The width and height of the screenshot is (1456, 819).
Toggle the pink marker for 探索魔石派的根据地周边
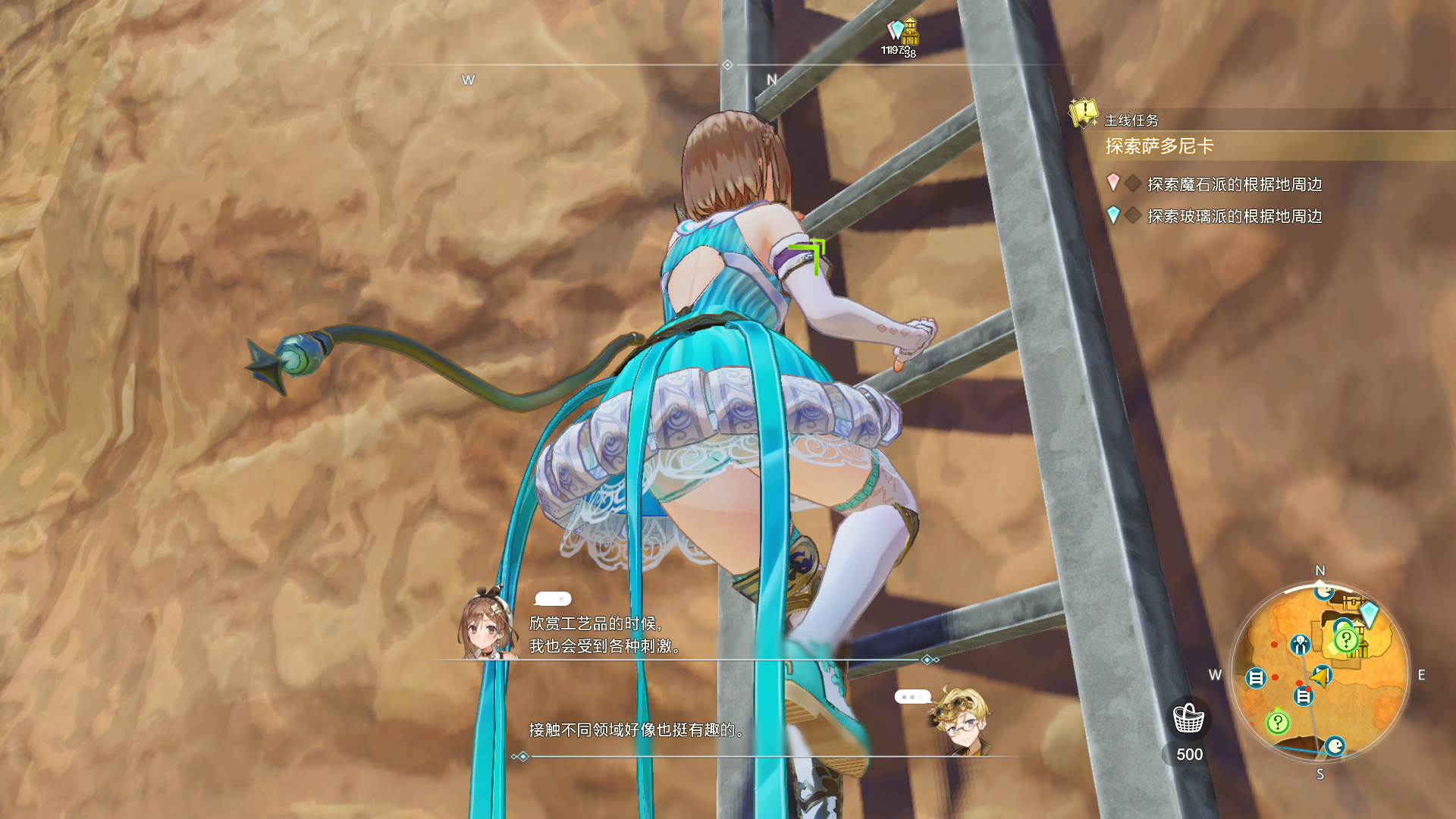pos(1112,182)
